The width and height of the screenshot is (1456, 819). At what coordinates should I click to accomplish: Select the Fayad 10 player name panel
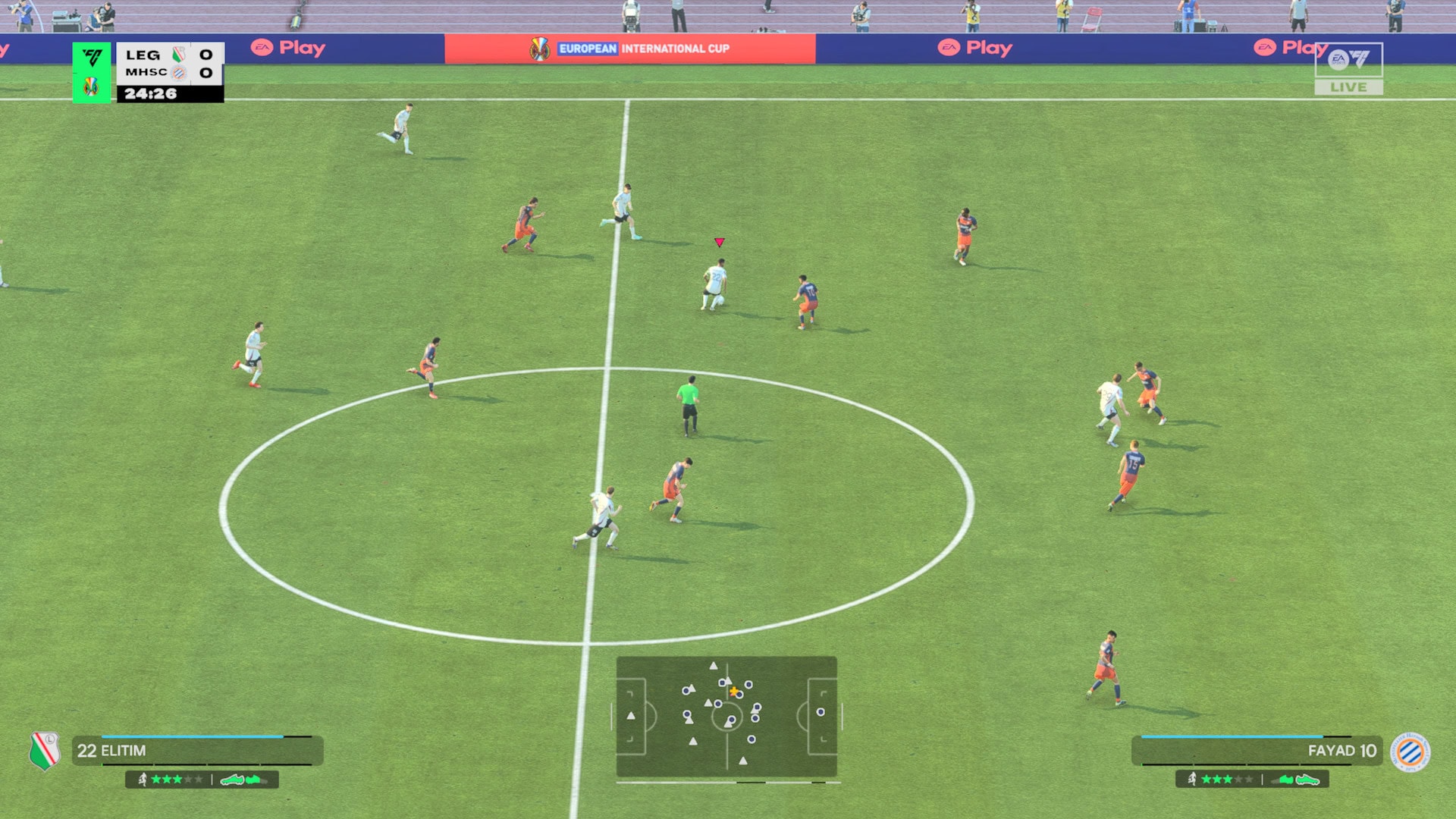coord(1257,751)
